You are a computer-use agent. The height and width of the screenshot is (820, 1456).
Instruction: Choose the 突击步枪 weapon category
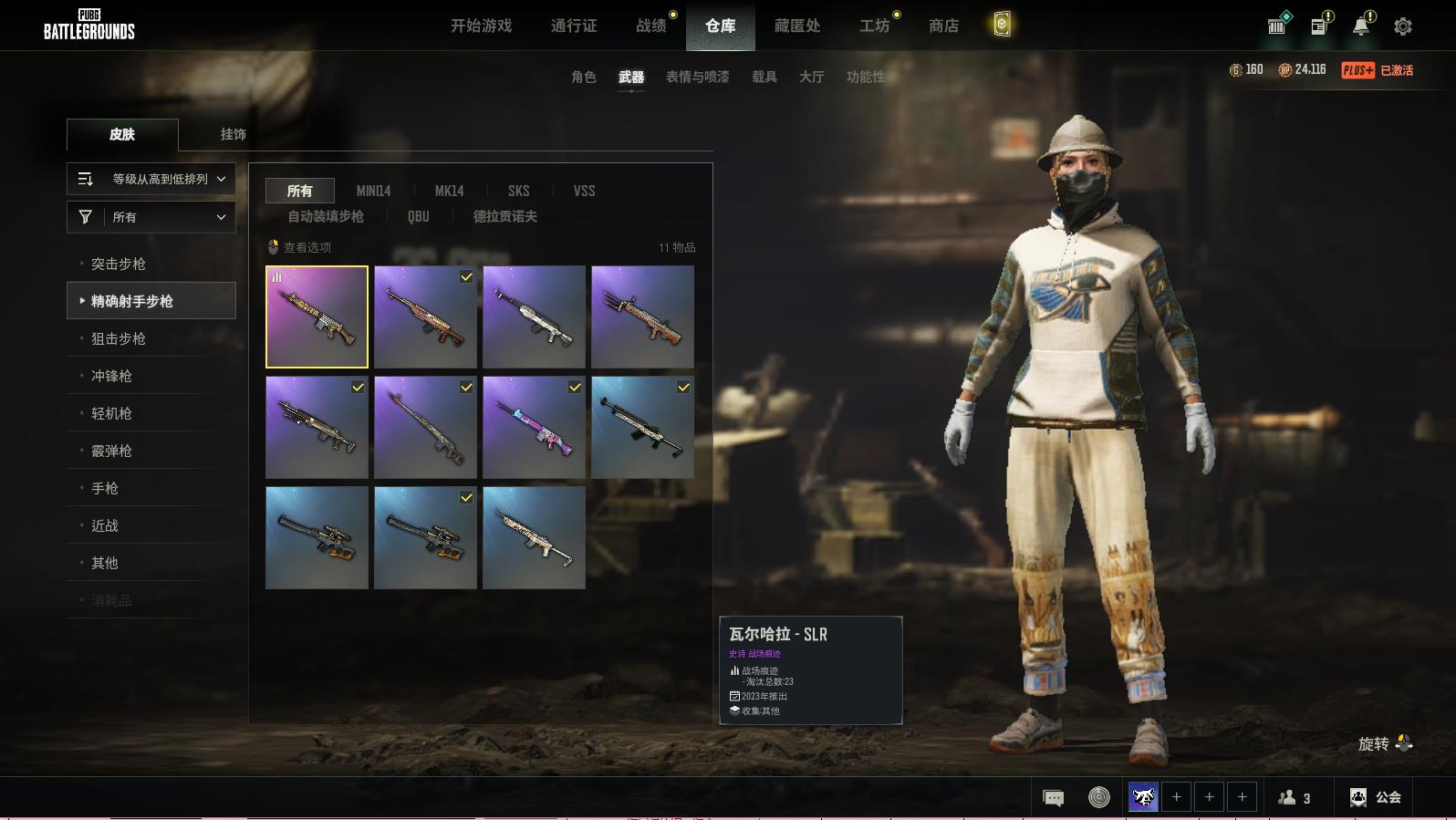[119, 264]
